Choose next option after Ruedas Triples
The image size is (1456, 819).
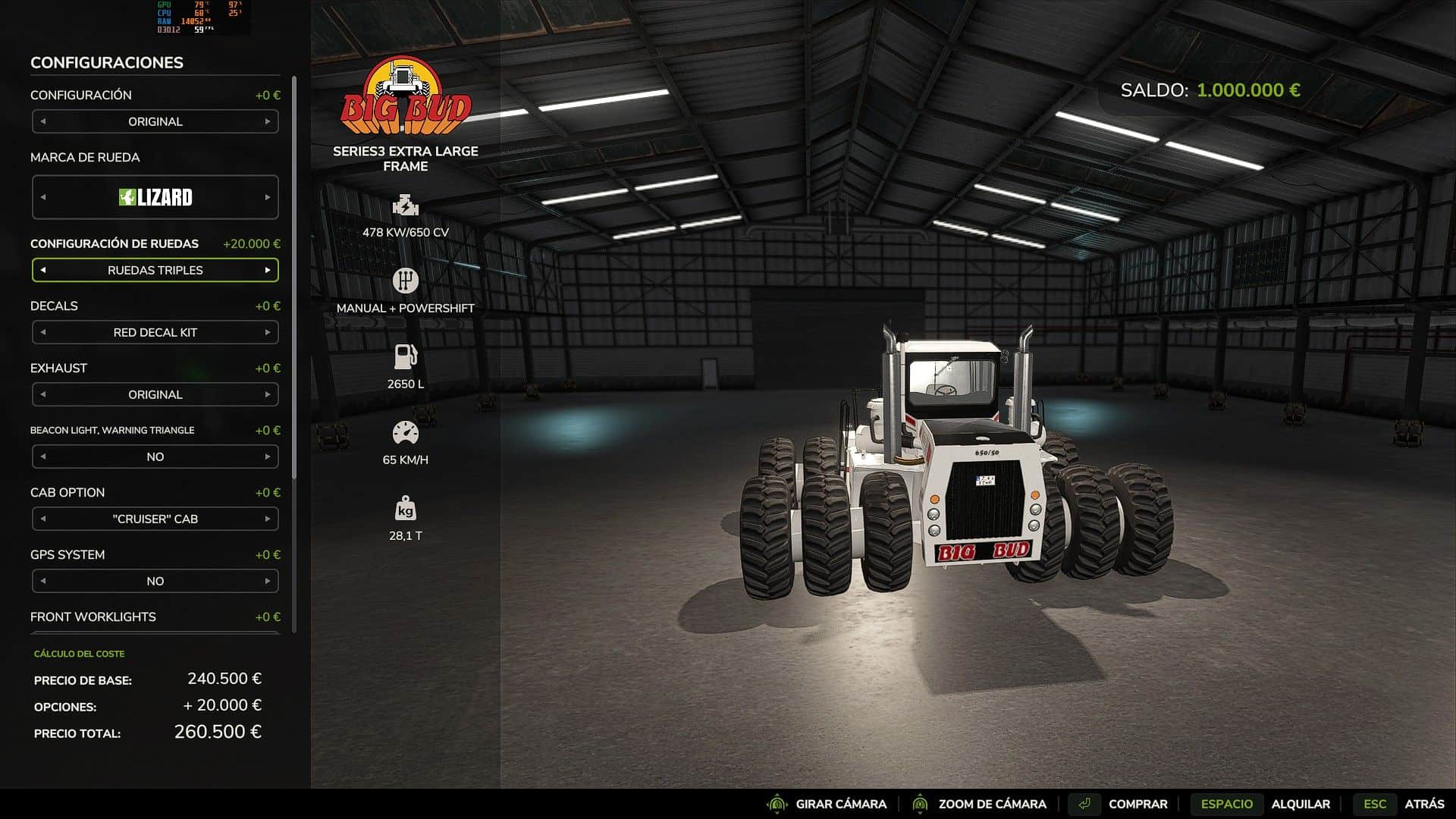(x=268, y=270)
